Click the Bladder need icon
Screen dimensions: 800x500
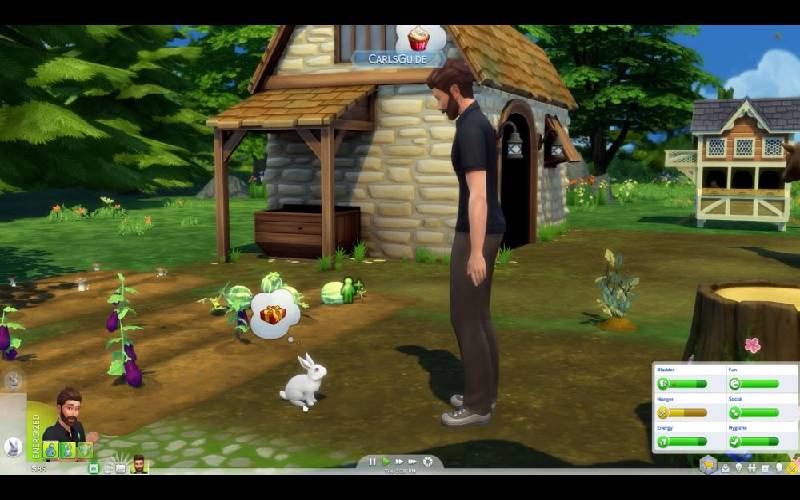pyautogui.click(x=662, y=383)
